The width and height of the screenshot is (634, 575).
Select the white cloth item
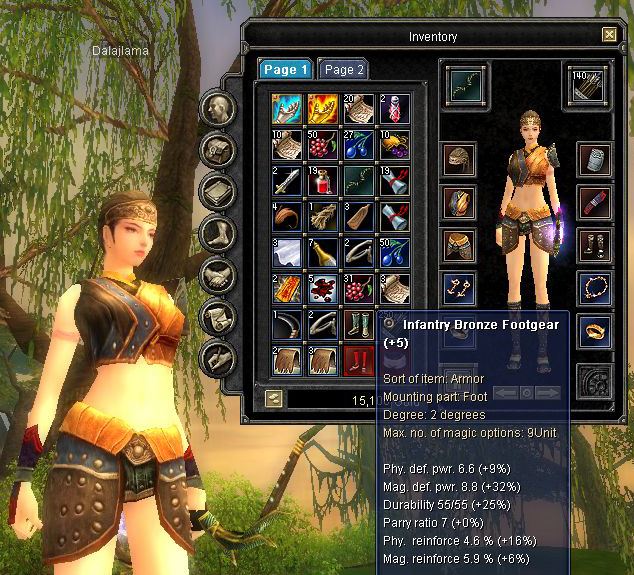coord(287,254)
